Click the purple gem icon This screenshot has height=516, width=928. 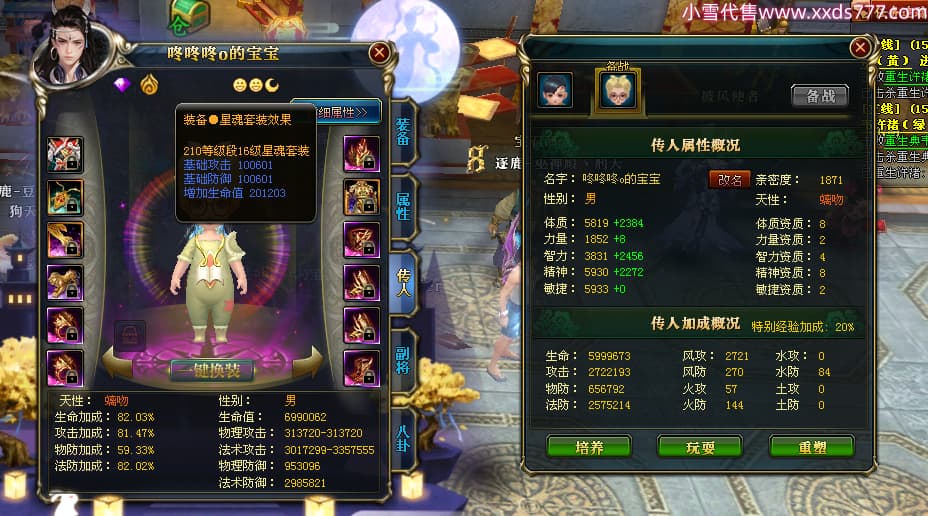[123, 84]
